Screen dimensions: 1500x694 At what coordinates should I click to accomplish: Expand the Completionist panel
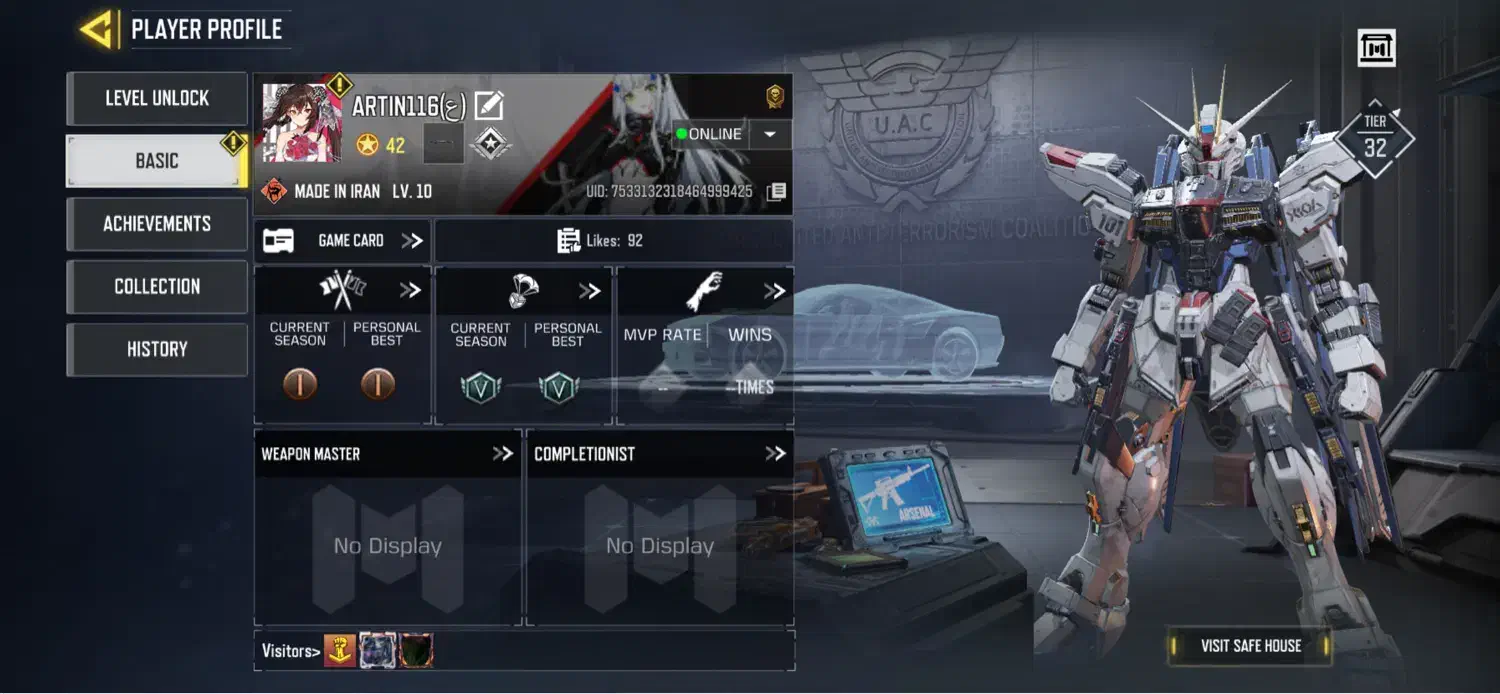pyautogui.click(x=775, y=454)
